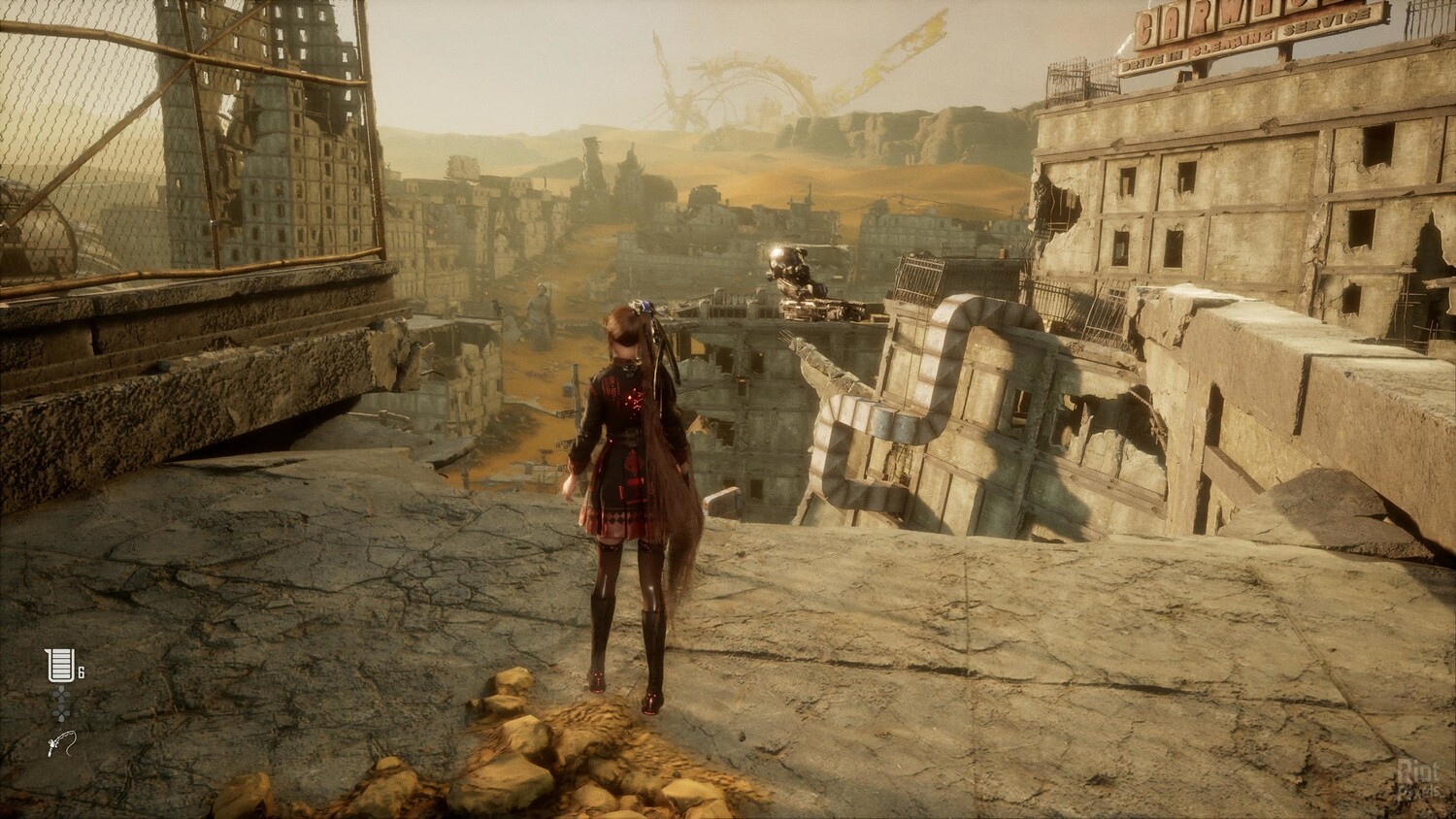Select the healing potion beaker icon
The width and height of the screenshot is (1456, 819).
pos(59,666)
